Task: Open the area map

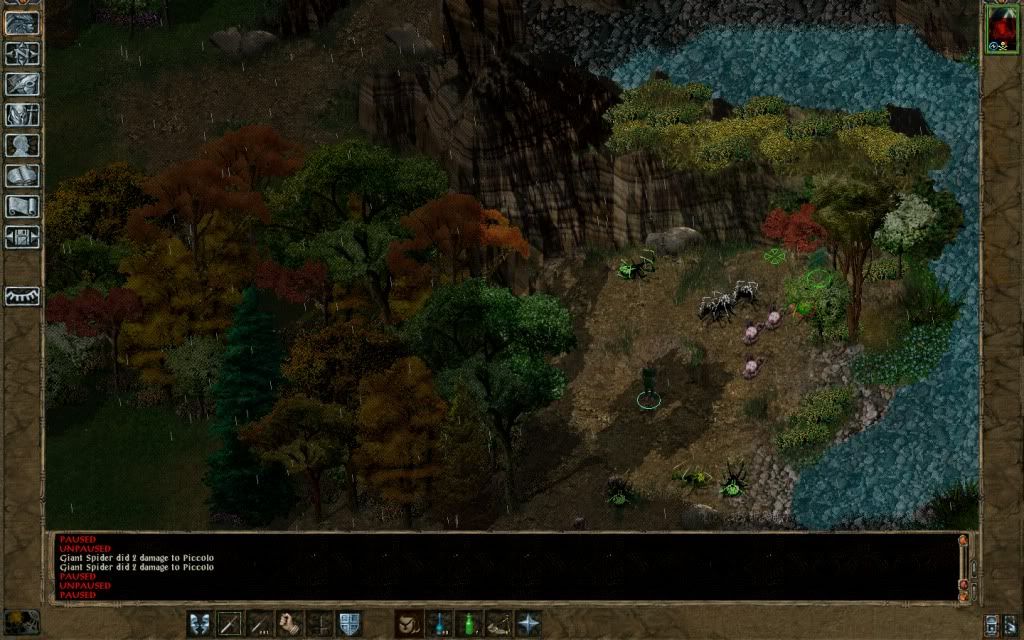Action: point(22,54)
